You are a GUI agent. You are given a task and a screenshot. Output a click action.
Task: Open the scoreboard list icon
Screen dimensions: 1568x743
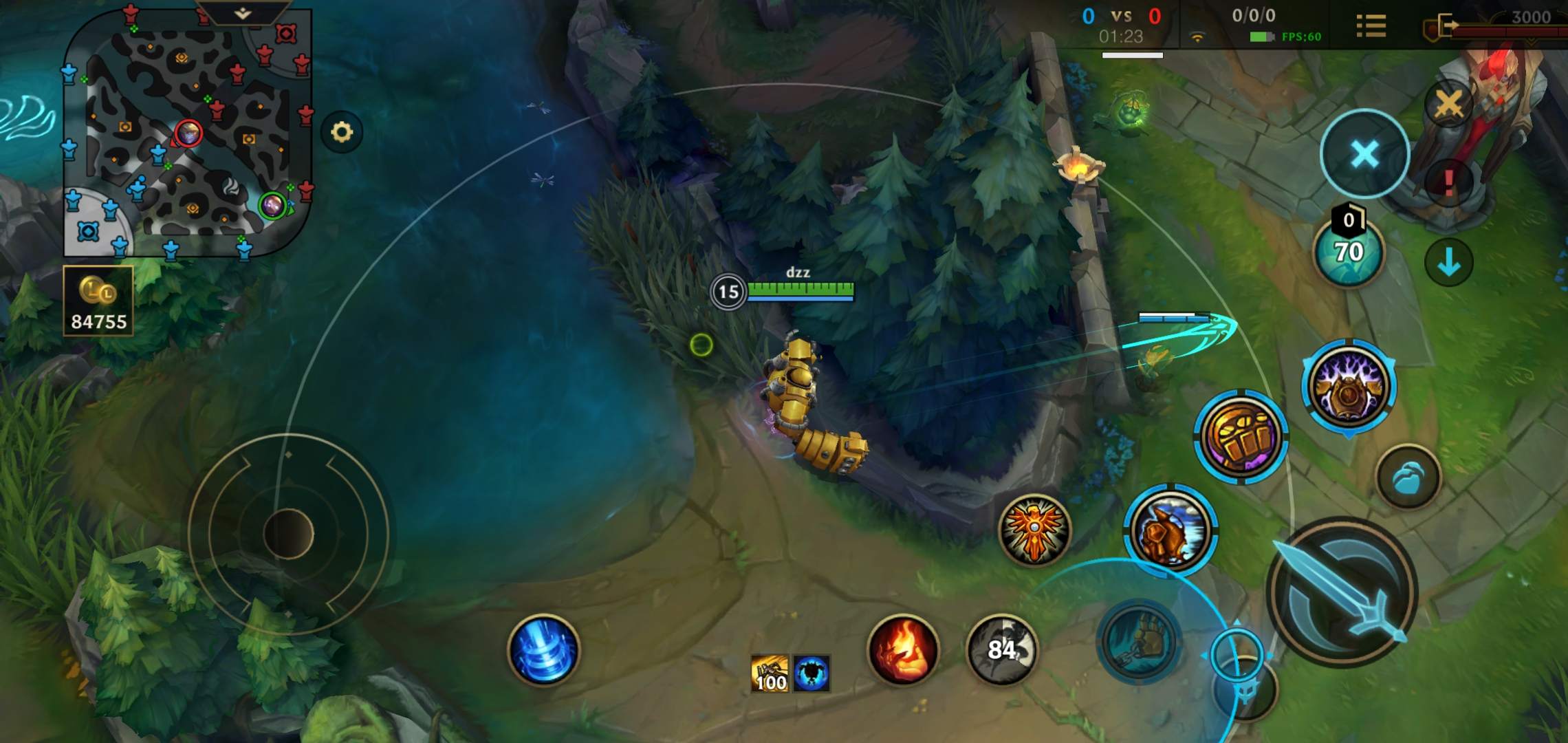[x=1371, y=26]
